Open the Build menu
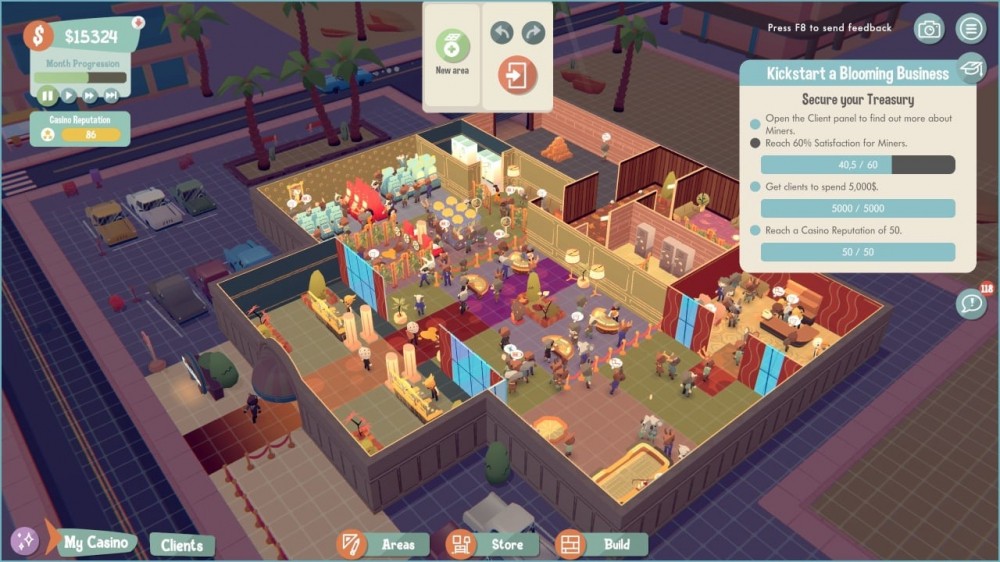The image size is (1000, 562). 601,544
